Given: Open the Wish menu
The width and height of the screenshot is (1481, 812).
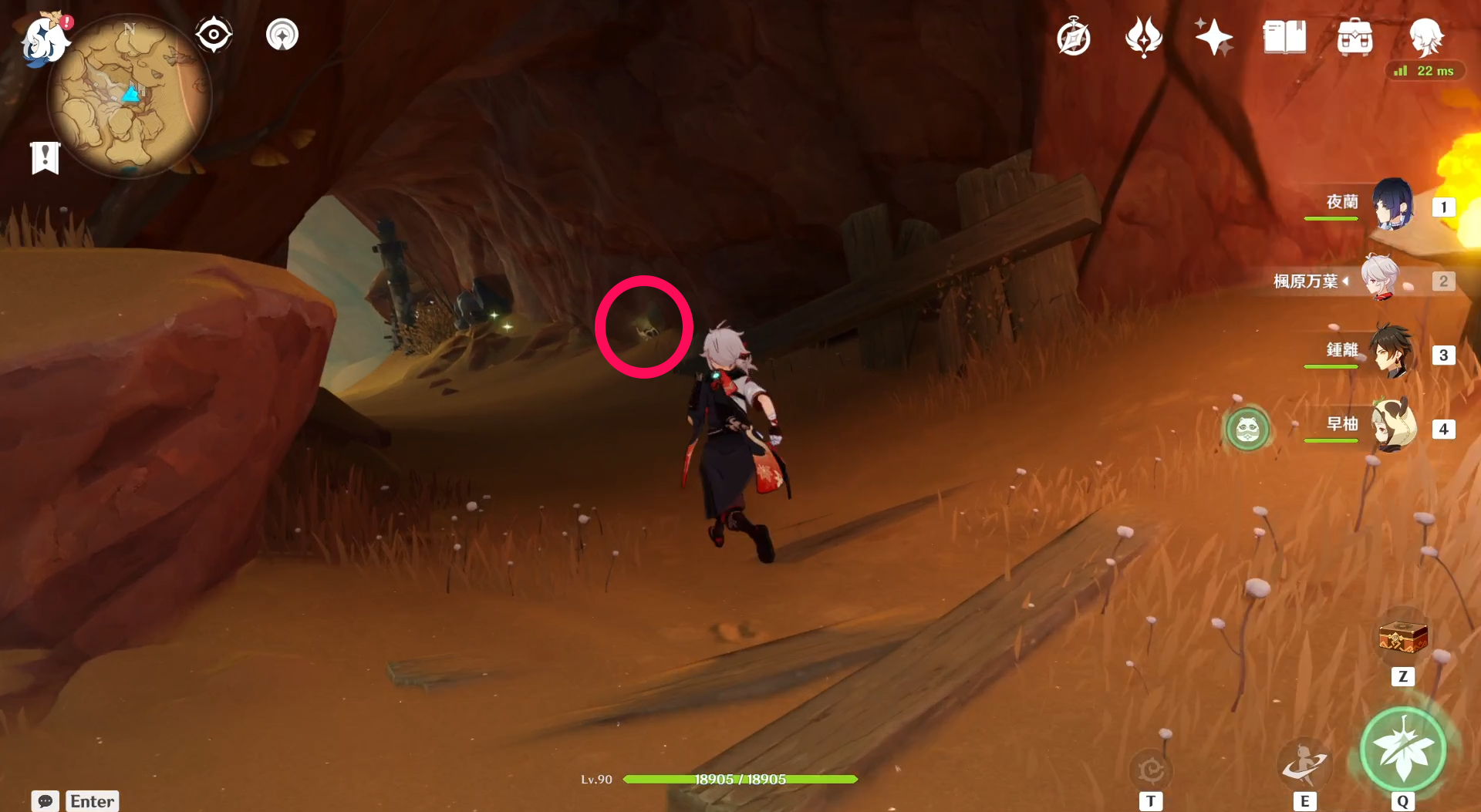Looking at the screenshot, I should (1143, 36).
